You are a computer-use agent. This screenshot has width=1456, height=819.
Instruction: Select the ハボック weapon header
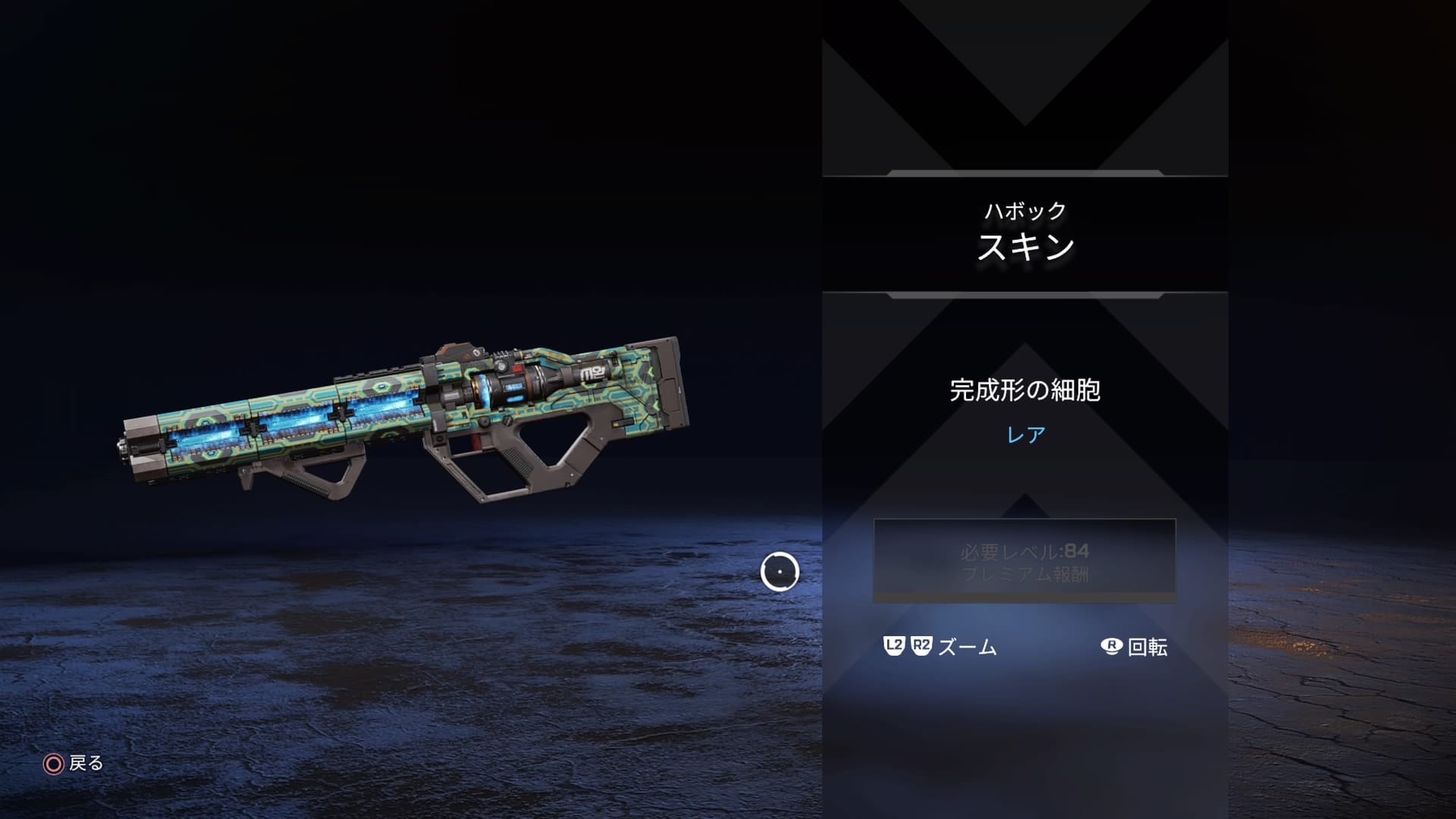[x=1025, y=212]
